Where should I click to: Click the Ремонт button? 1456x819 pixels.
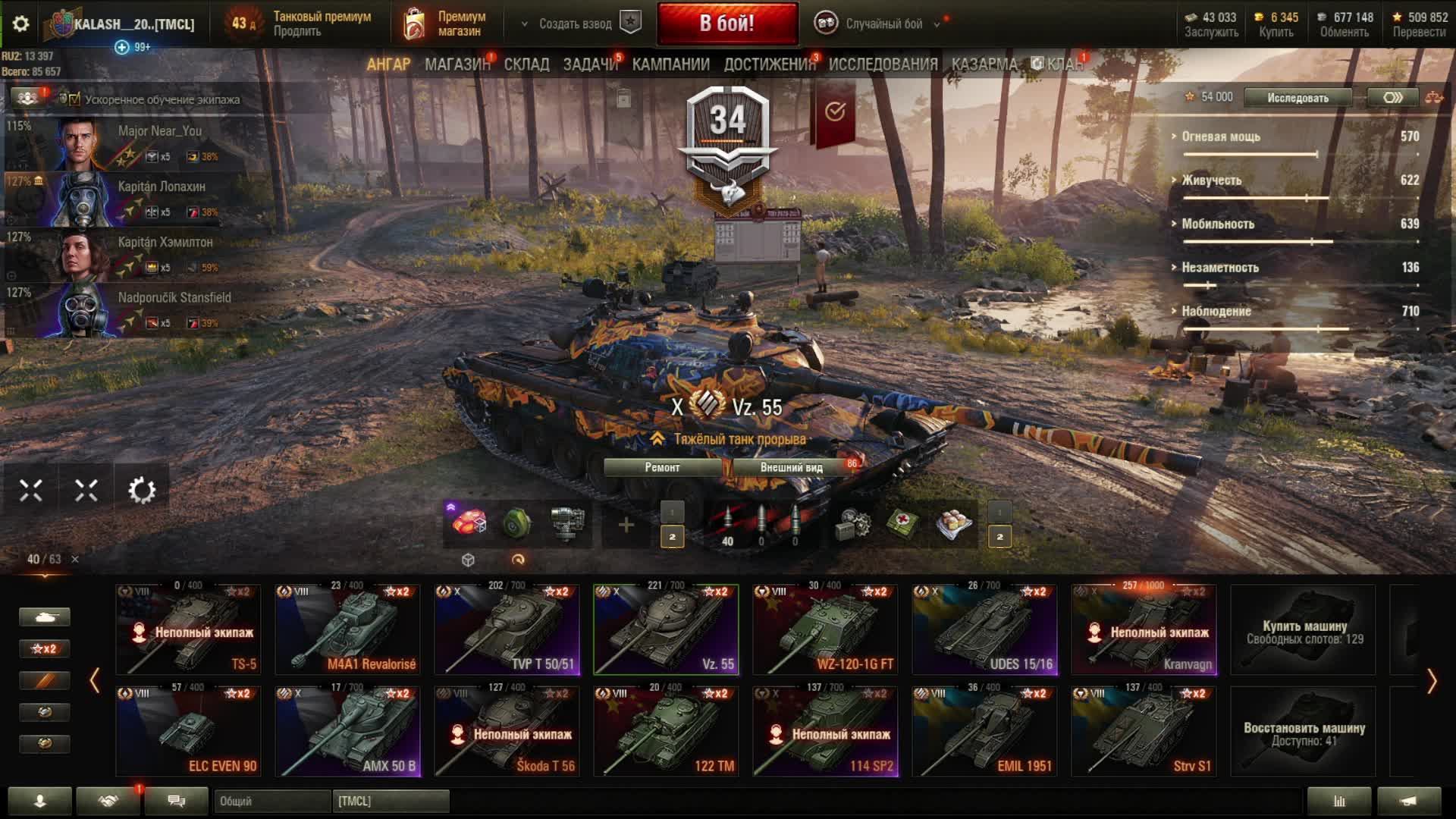[662, 467]
